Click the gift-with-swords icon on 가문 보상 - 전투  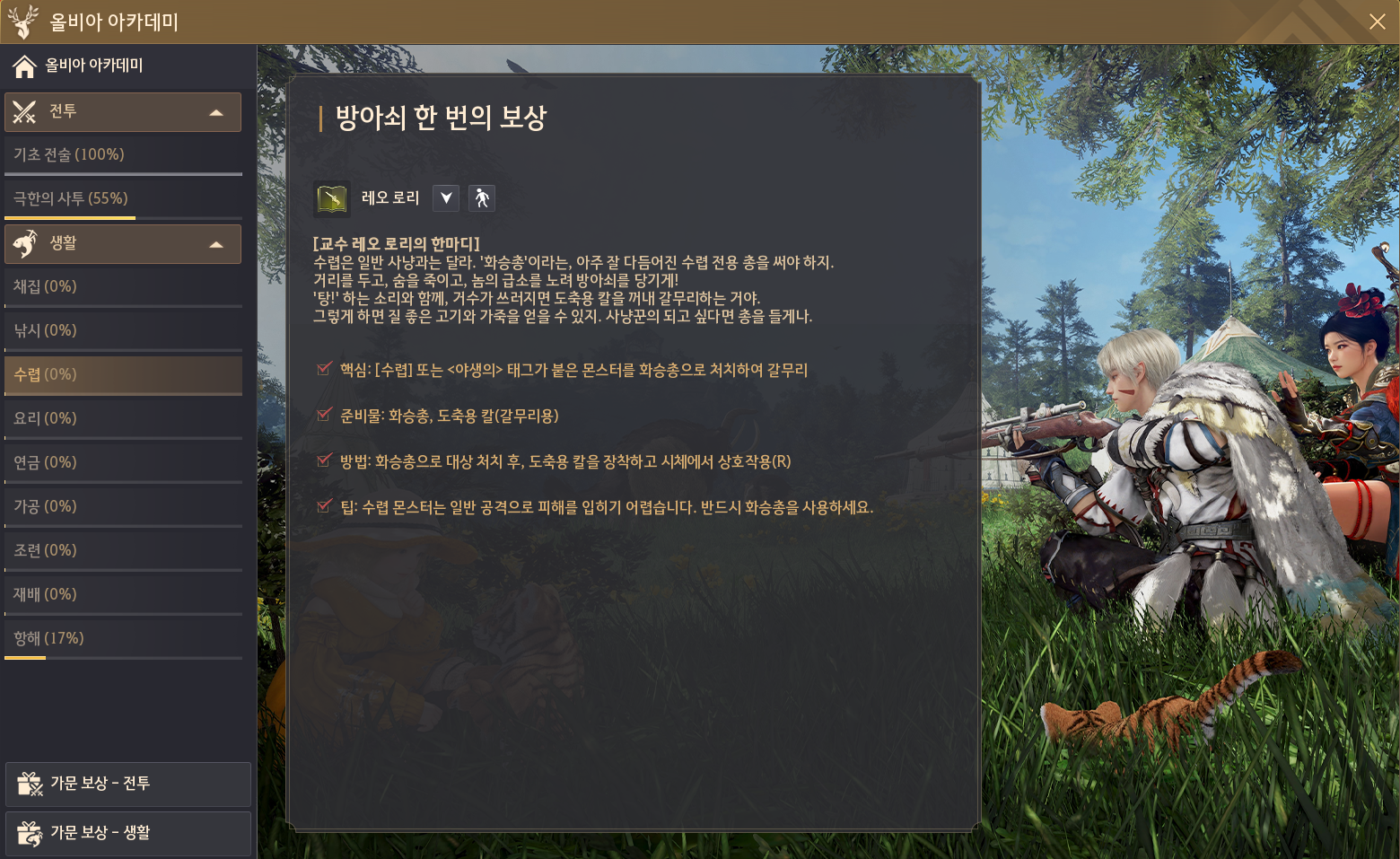[x=31, y=784]
